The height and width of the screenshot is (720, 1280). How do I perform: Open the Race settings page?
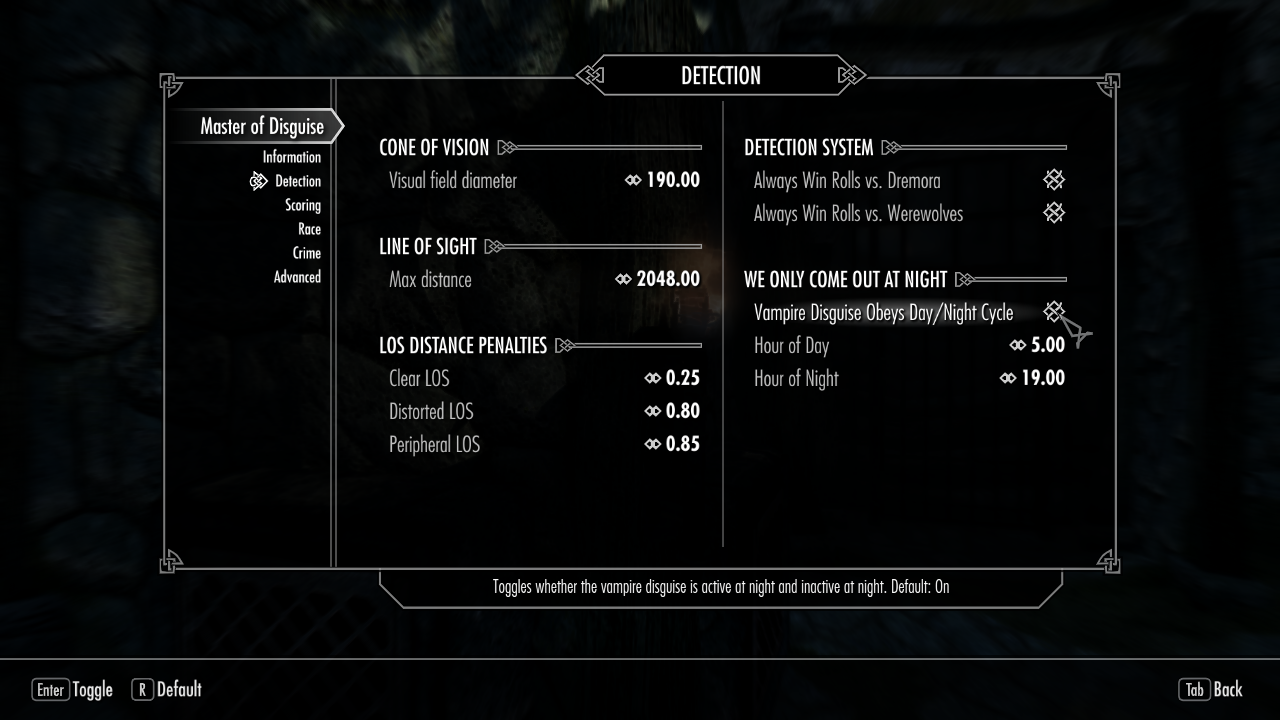(x=309, y=229)
